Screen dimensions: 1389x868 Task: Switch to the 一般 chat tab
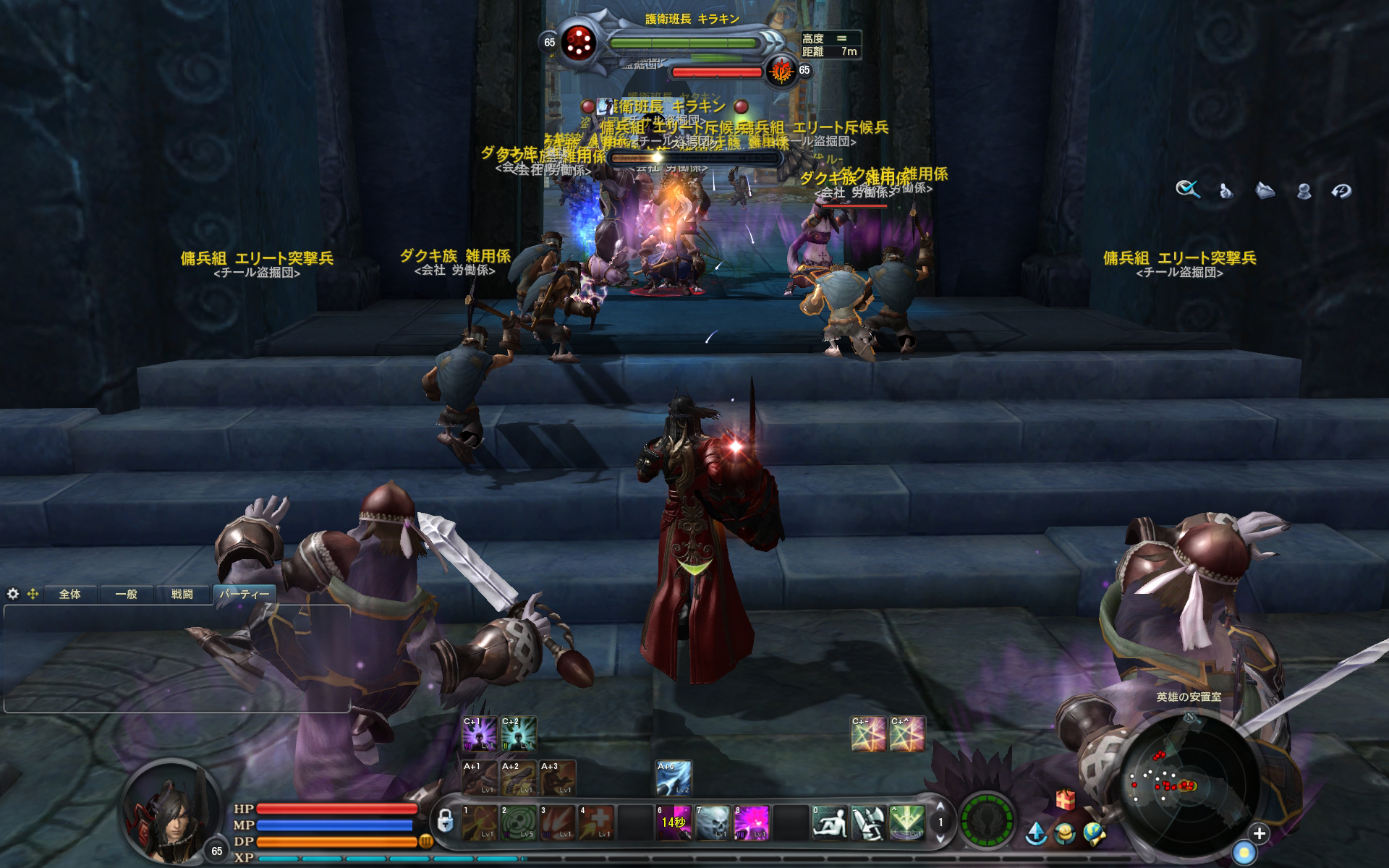(x=126, y=594)
